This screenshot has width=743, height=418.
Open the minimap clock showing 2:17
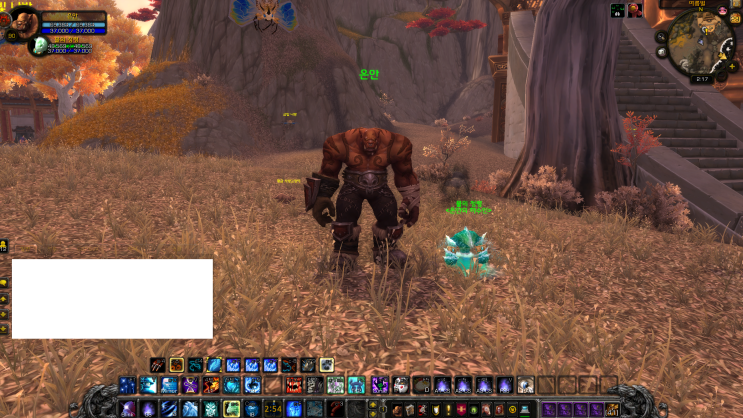click(x=701, y=78)
